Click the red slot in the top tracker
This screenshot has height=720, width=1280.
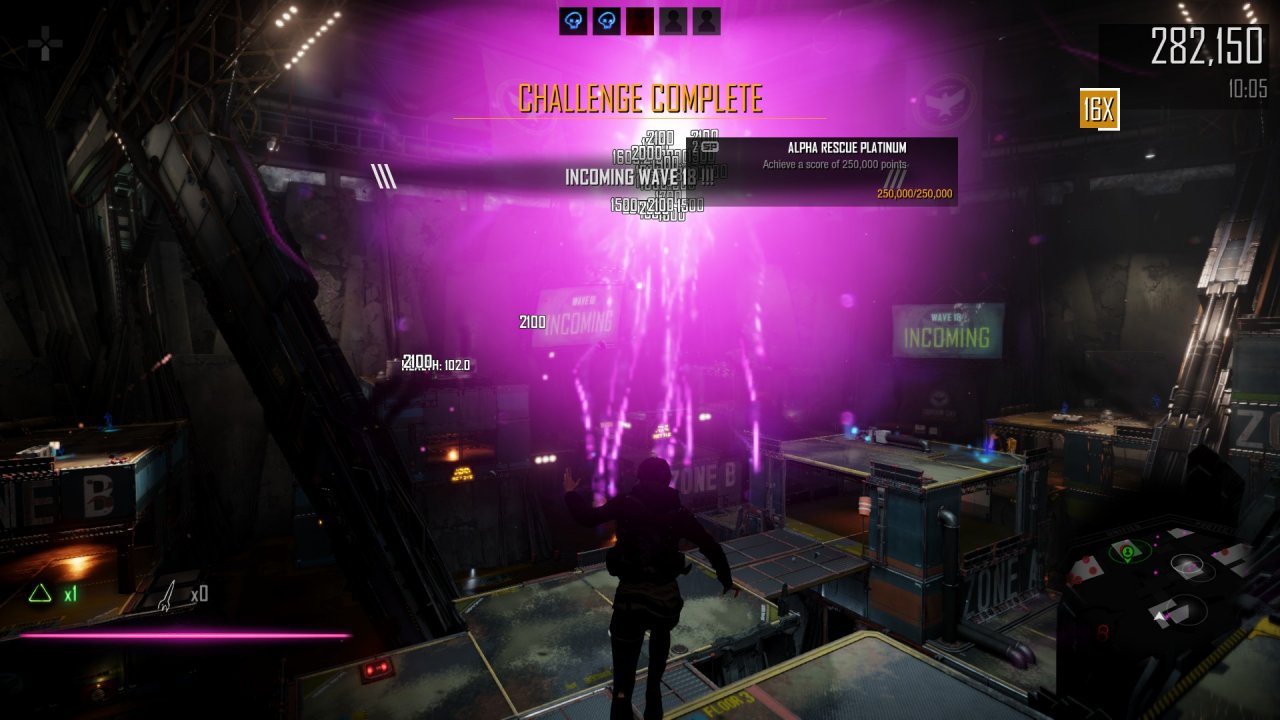(640, 21)
